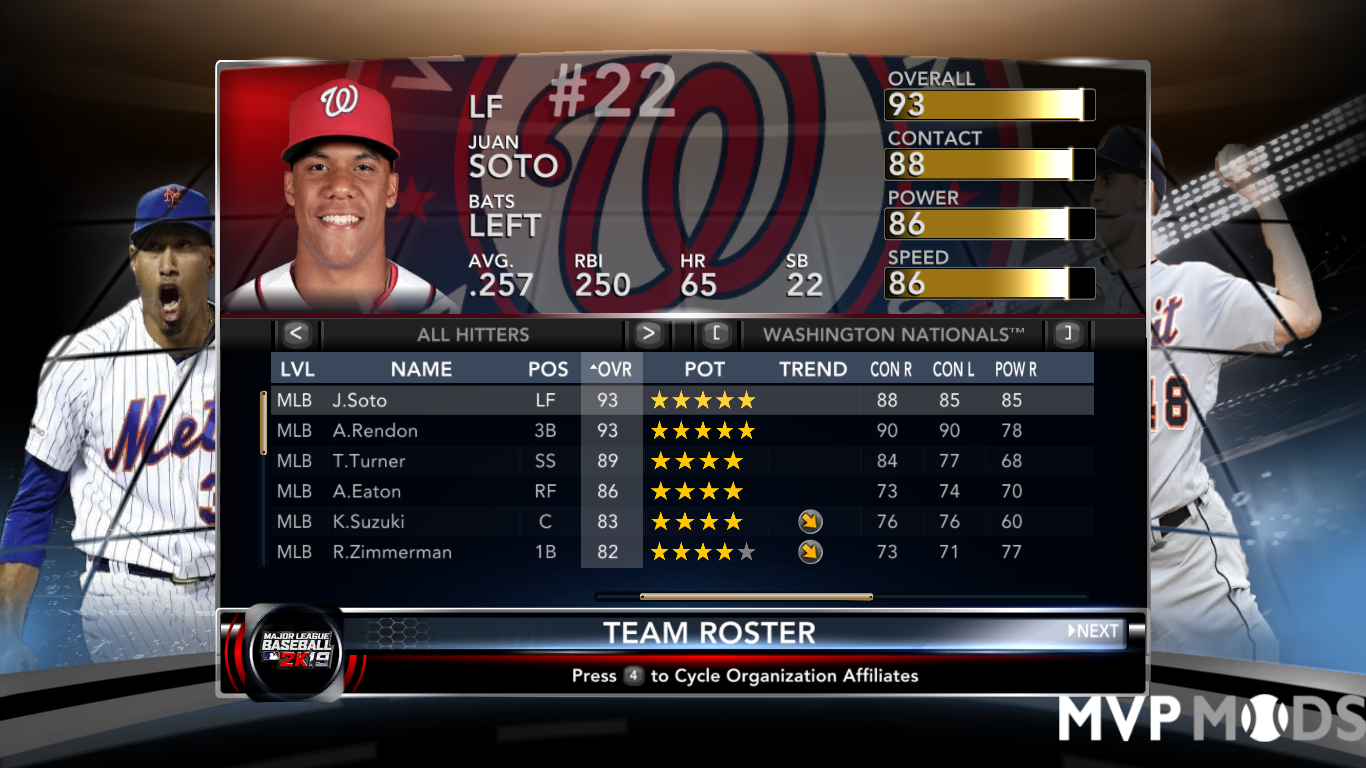
Task: Click the horizontal scrollbar under the roster
Action: point(756,597)
